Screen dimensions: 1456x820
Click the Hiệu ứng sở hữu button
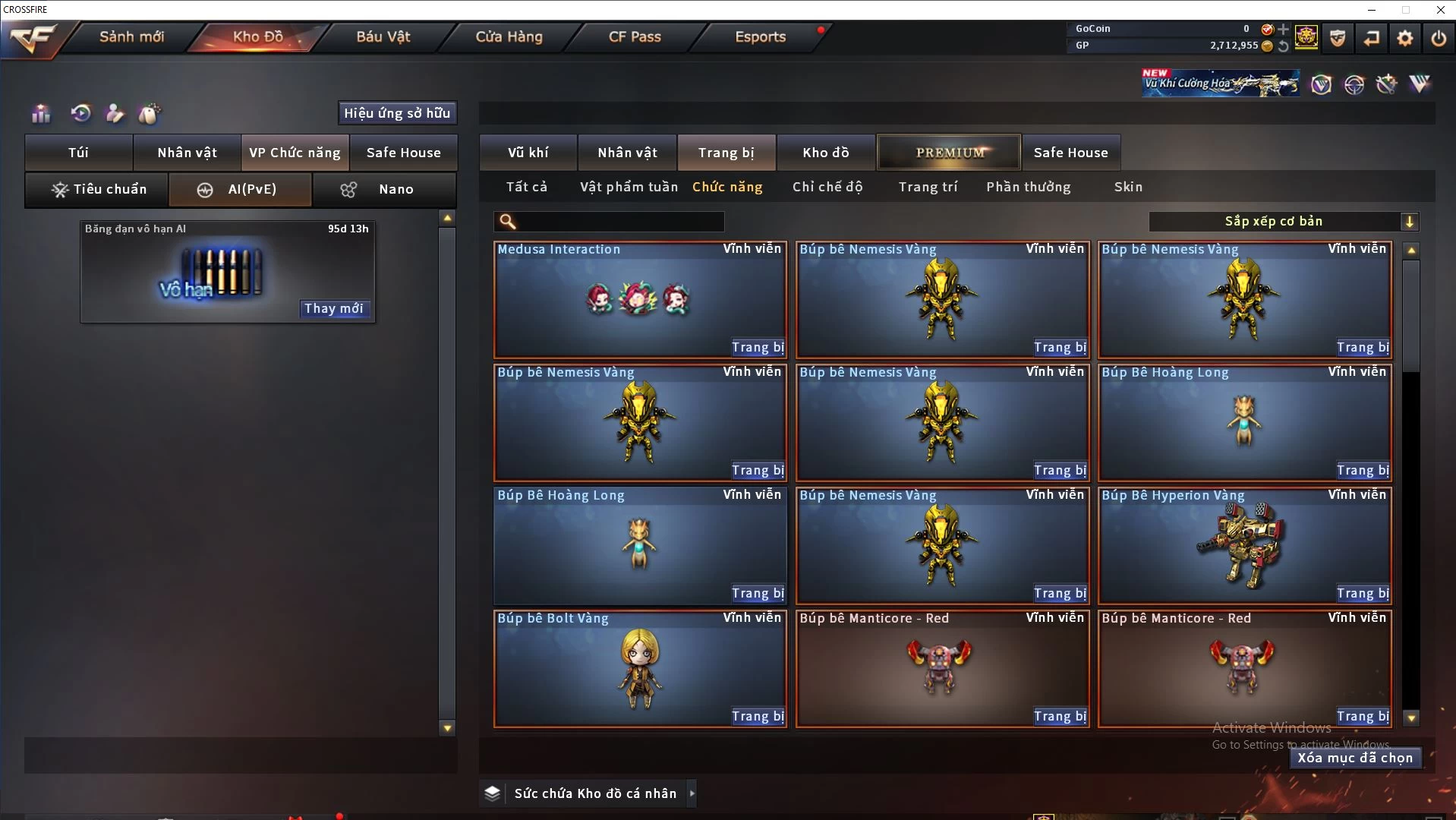pyautogui.click(x=397, y=113)
